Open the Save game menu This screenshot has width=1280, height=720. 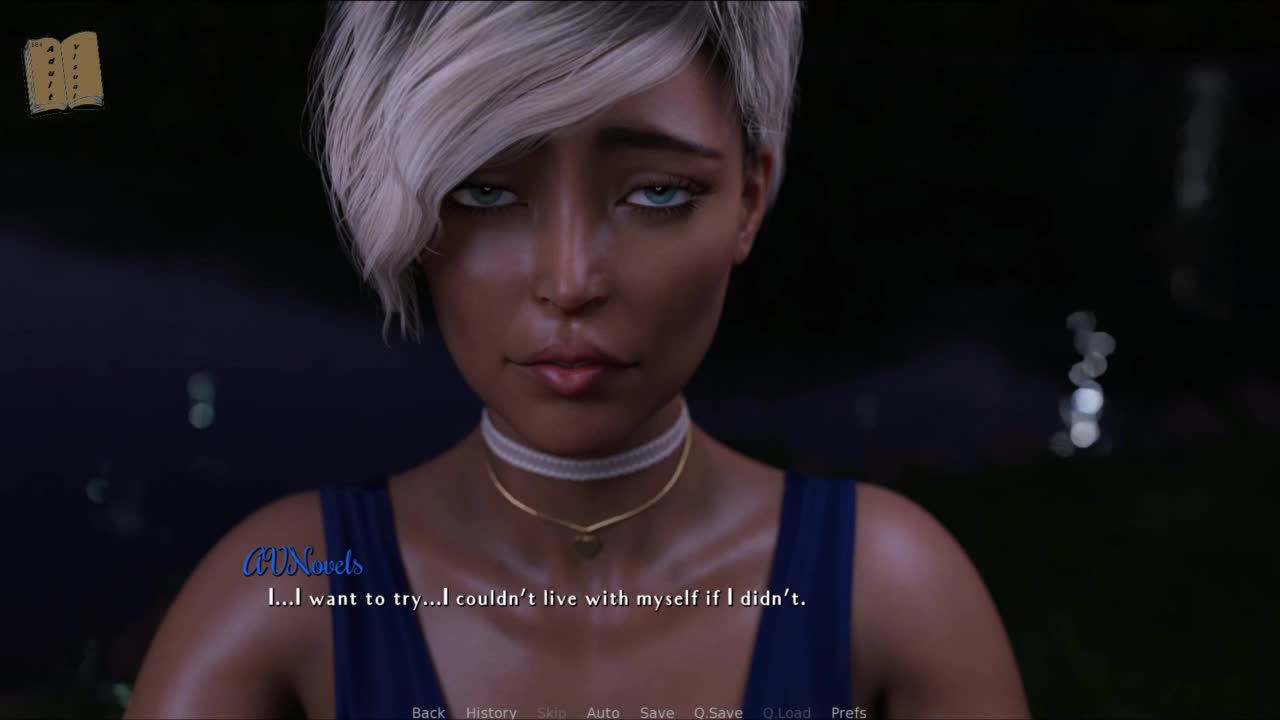coord(657,712)
